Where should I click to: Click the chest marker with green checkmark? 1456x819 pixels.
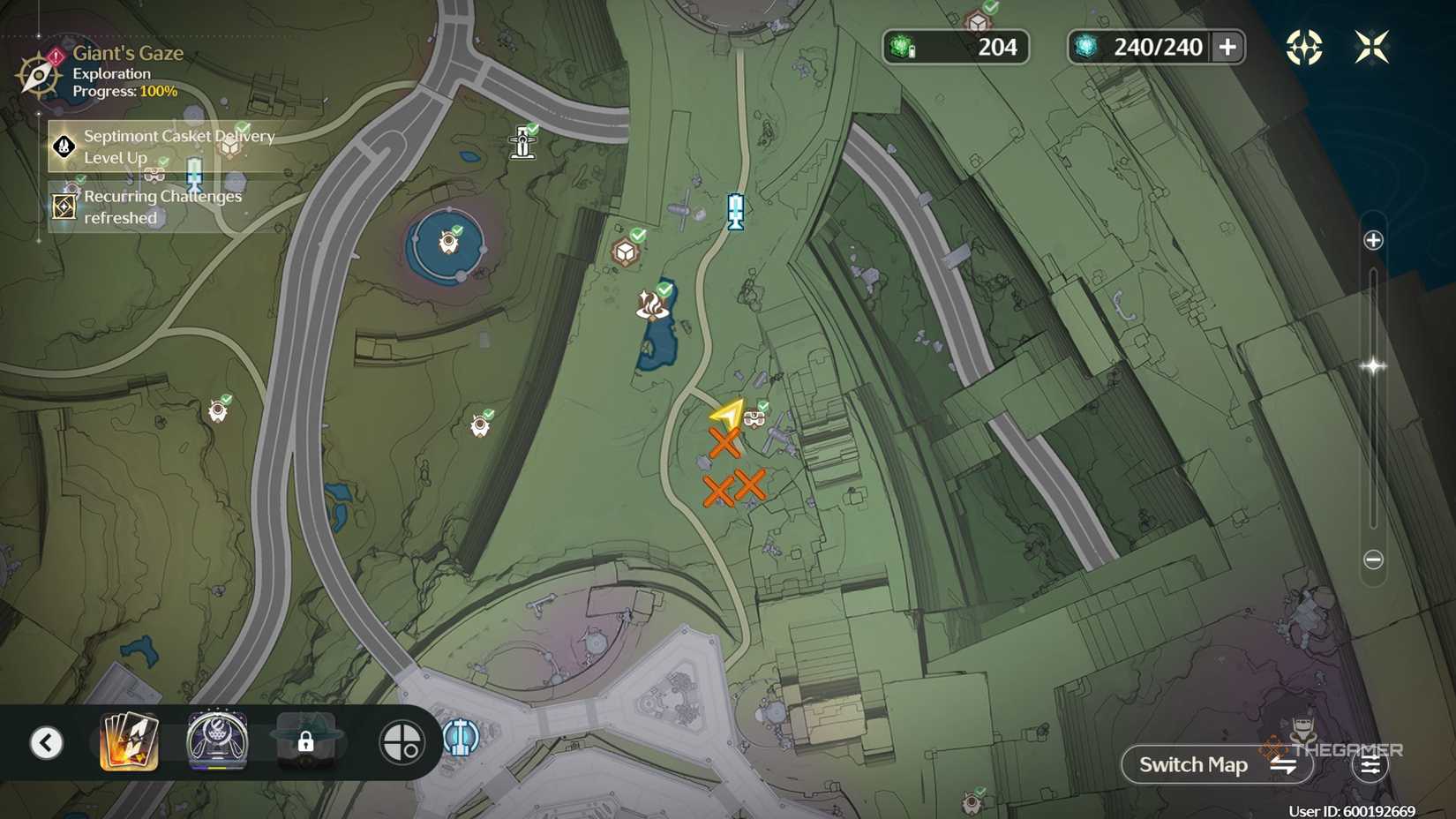point(627,251)
